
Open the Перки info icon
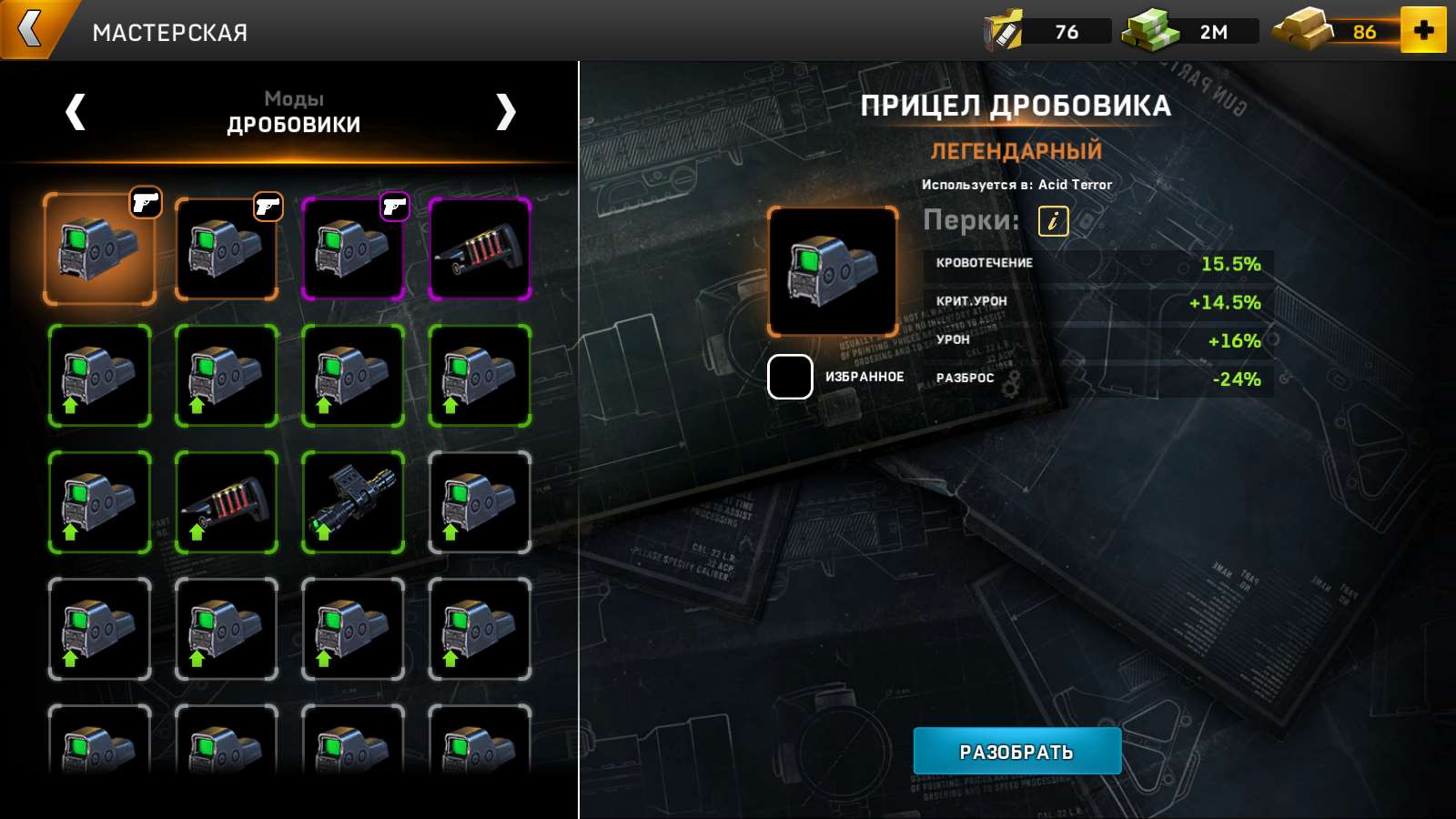coord(1053,220)
